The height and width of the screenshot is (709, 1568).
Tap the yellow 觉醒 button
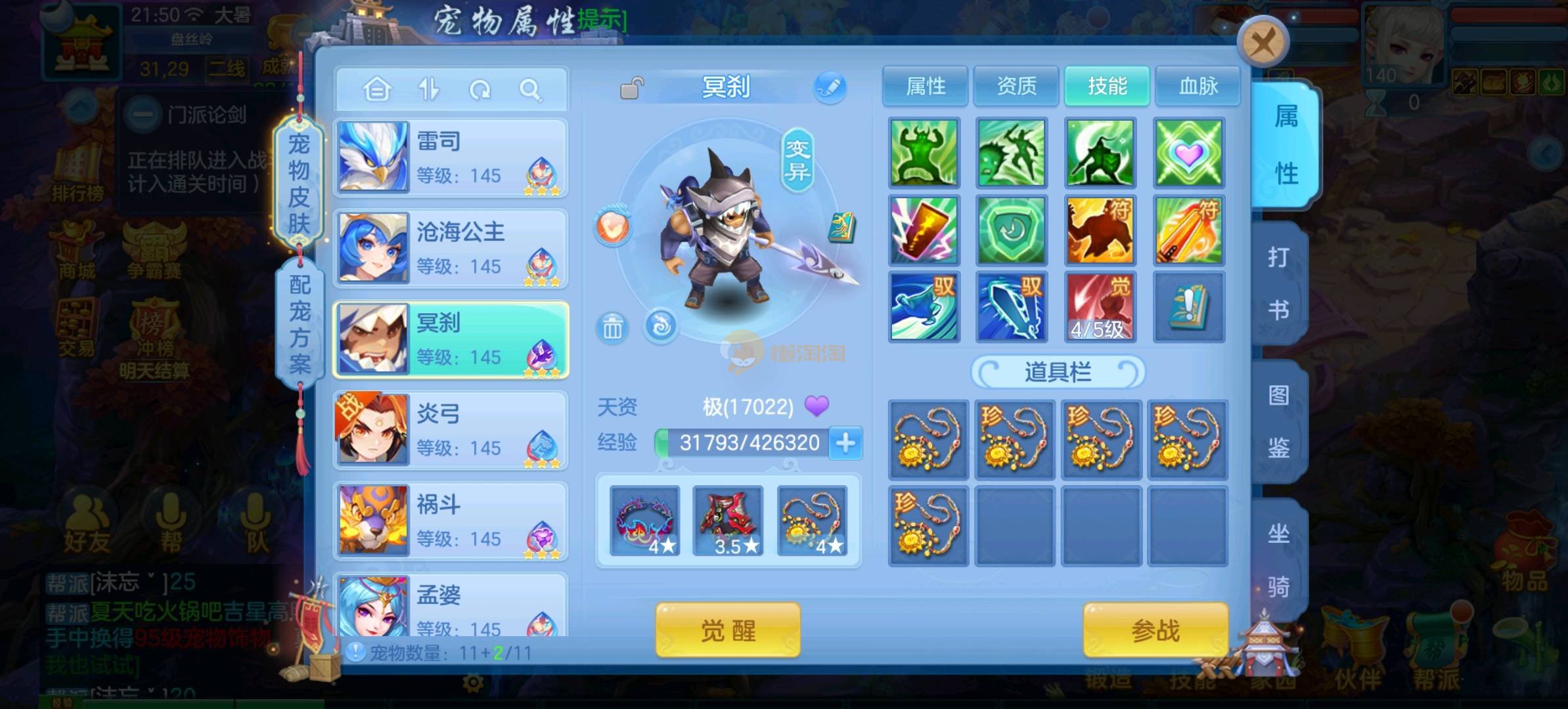(728, 631)
